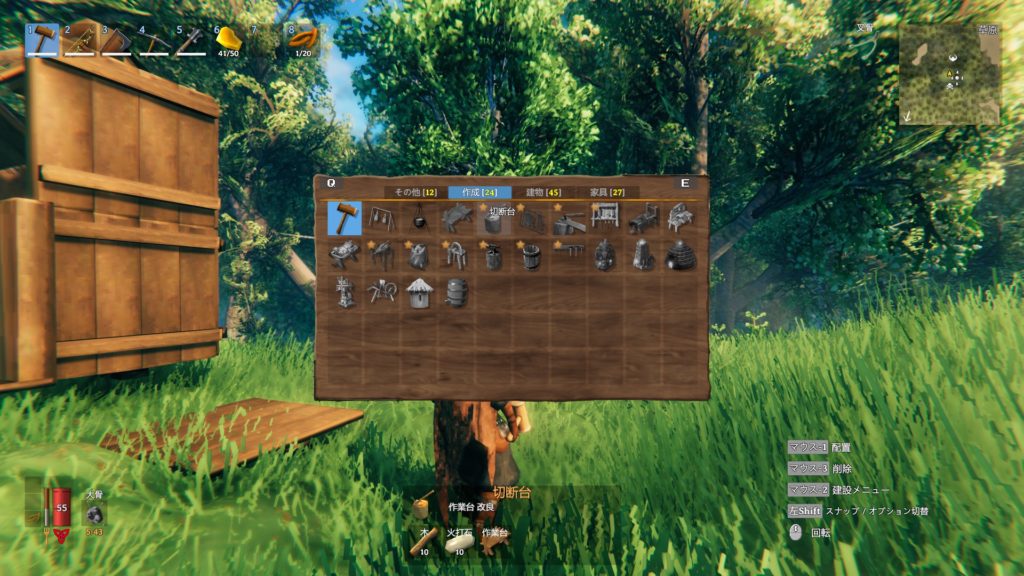Image resolution: width=1024 pixels, height=576 pixels.
Task: Select the repair hammer build option
Action: coord(345,218)
